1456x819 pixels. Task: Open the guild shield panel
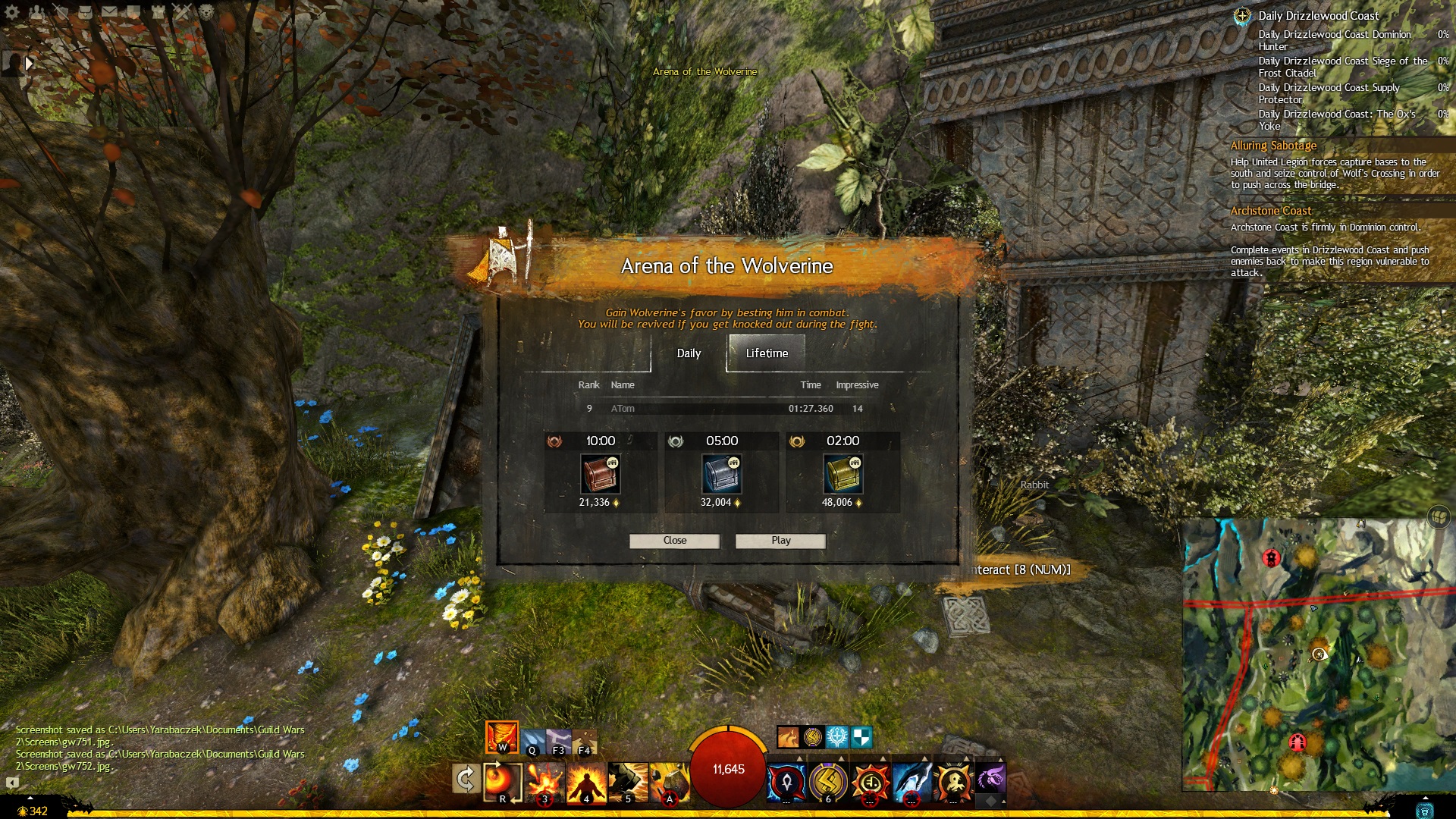click(134, 12)
